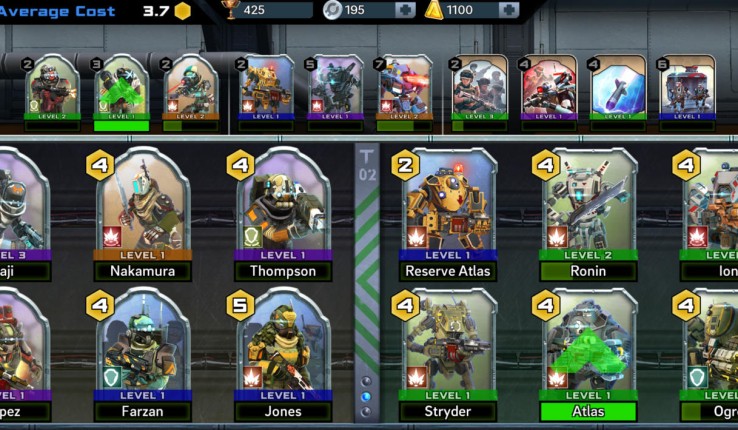This screenshot has width=738, height=430.
Task: Pick the Ronin titan card
Action: point(588,213)
